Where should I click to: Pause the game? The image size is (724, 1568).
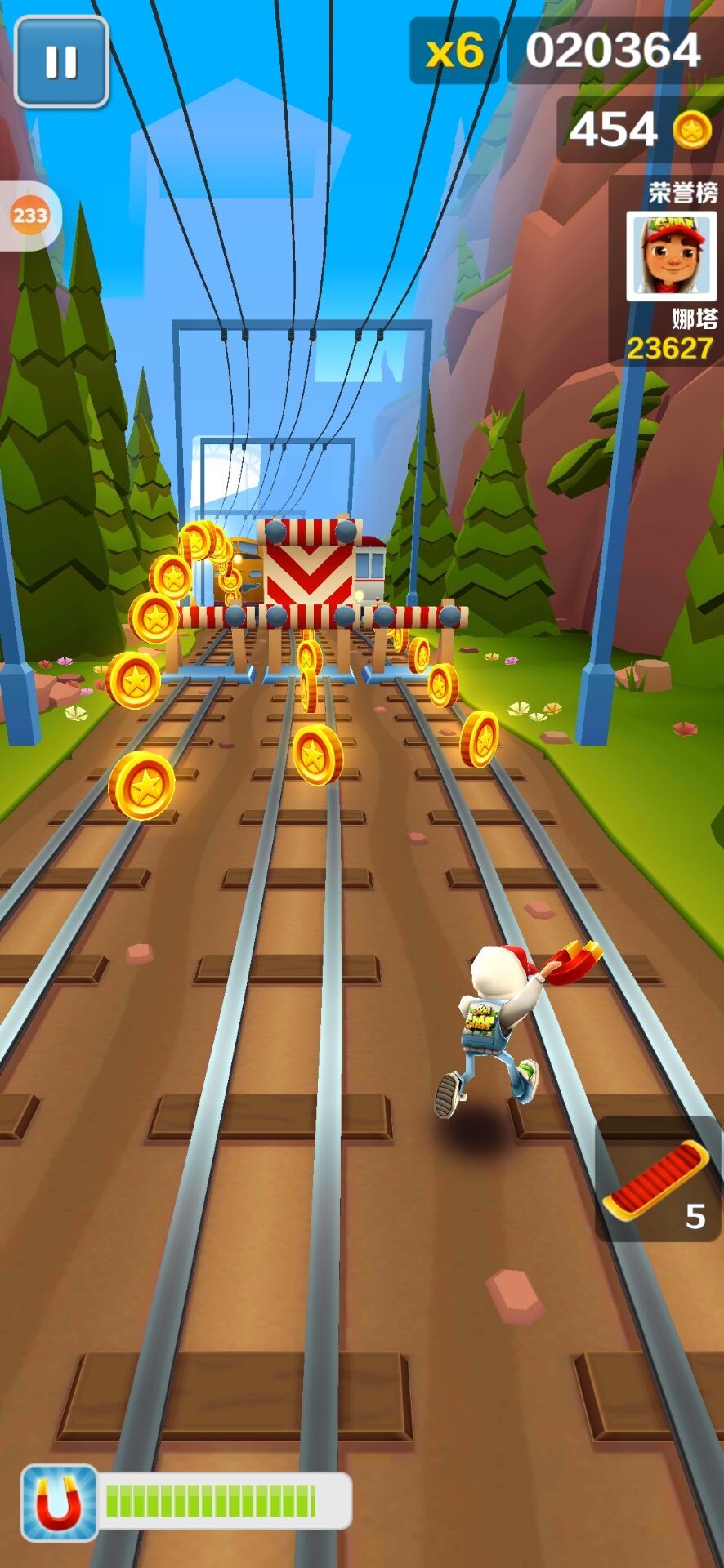pyautogui.click(x=61, y=61)
